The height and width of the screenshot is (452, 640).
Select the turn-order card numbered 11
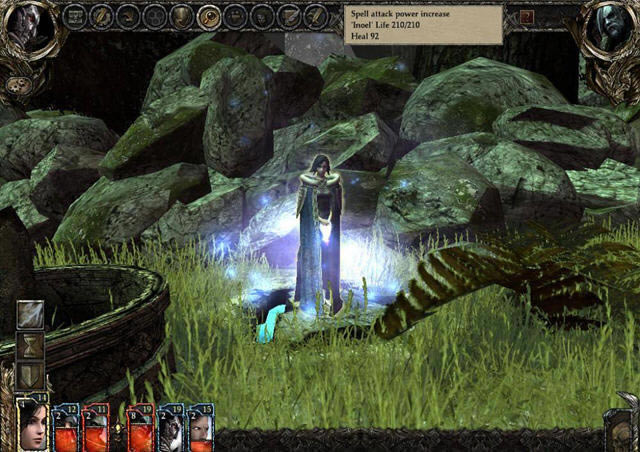[x=96, y=428]
